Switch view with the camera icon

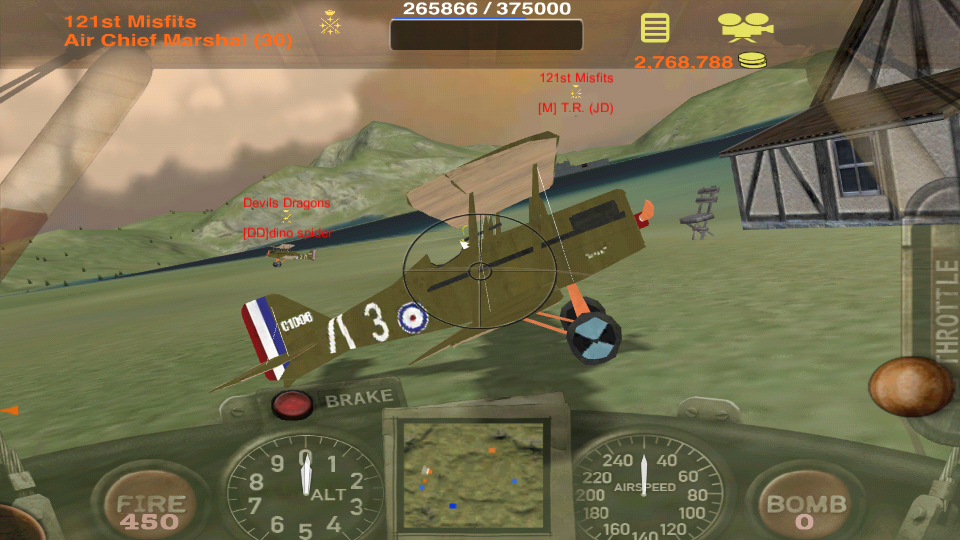[745, 26]
